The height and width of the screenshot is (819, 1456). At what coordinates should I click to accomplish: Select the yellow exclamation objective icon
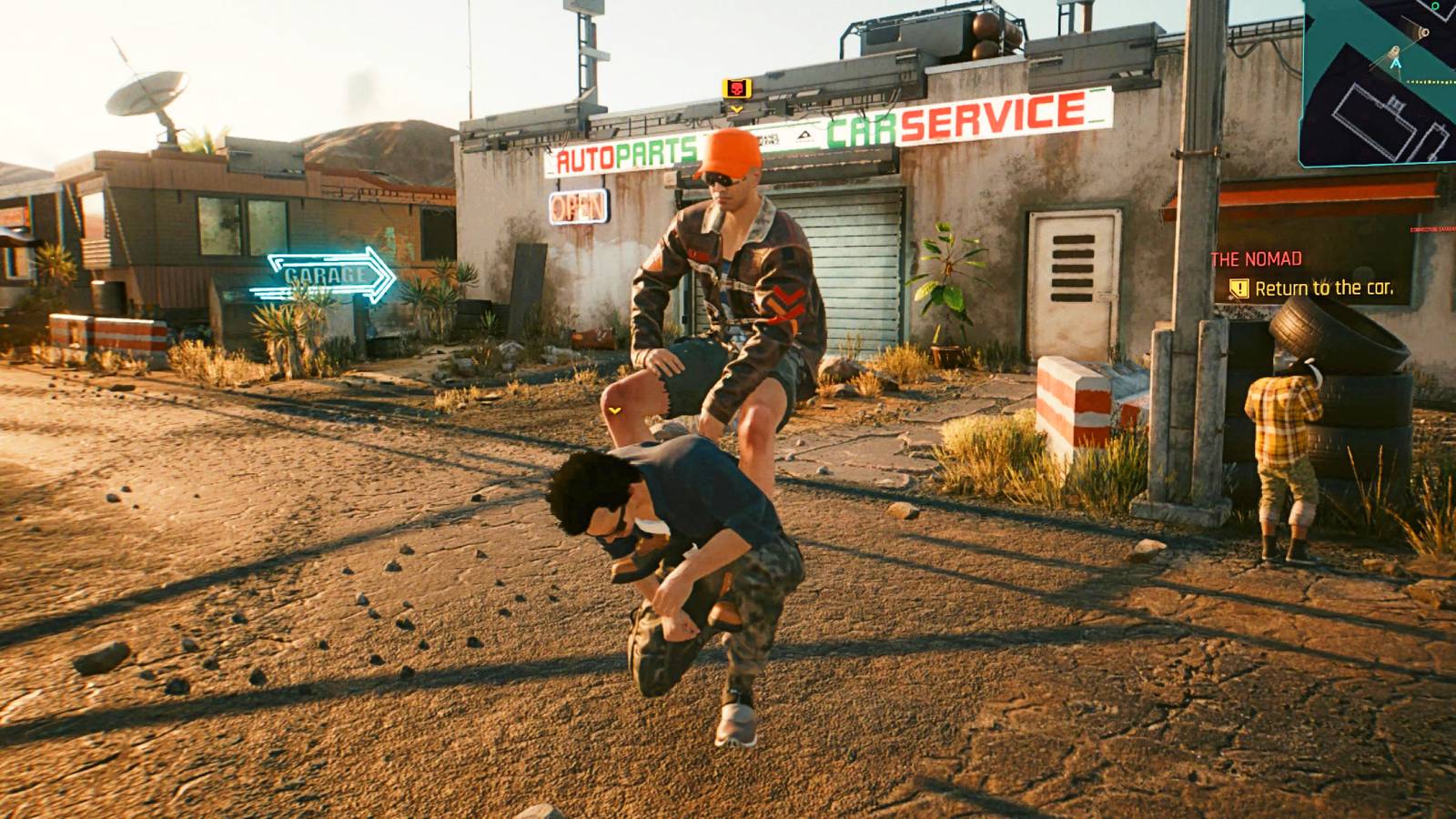point(1239,288)
